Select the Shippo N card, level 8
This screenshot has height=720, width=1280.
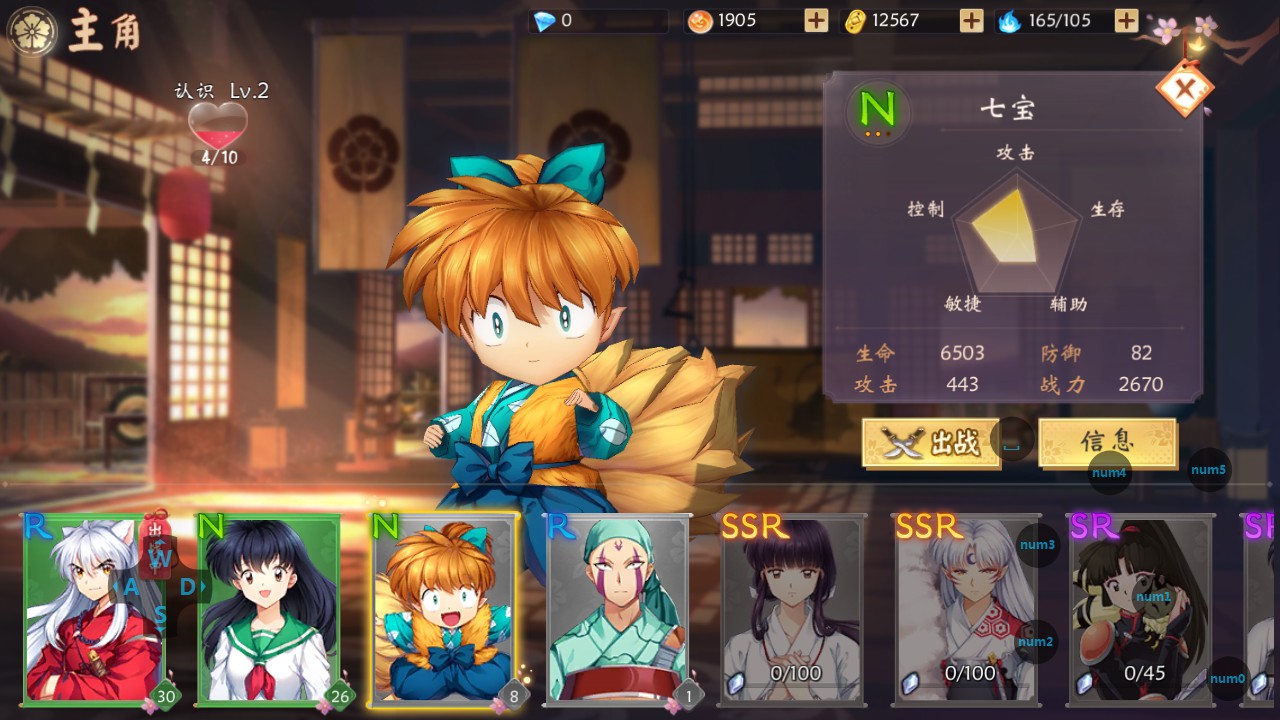tap(443, 609)
